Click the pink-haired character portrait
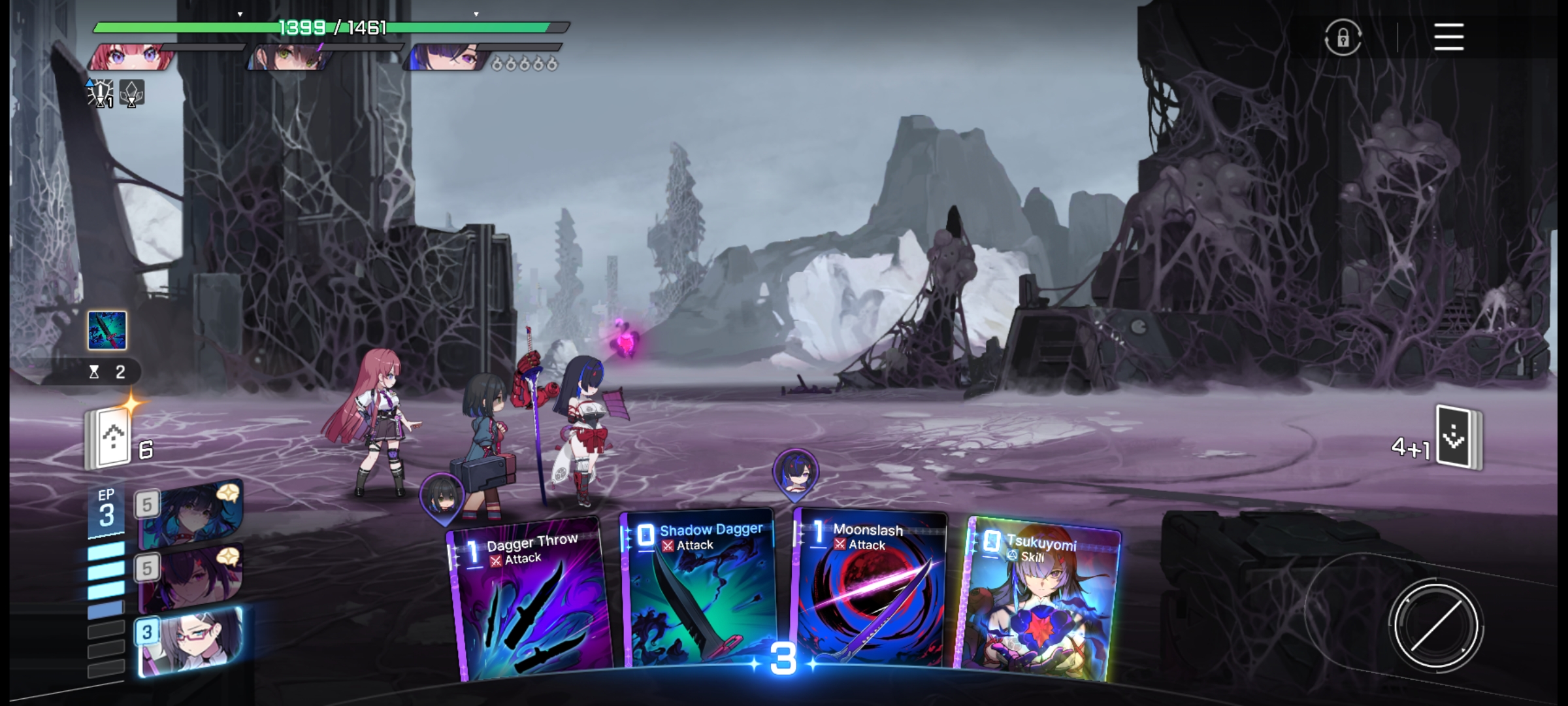1568x706 pixels. click(x=129, y=58)
